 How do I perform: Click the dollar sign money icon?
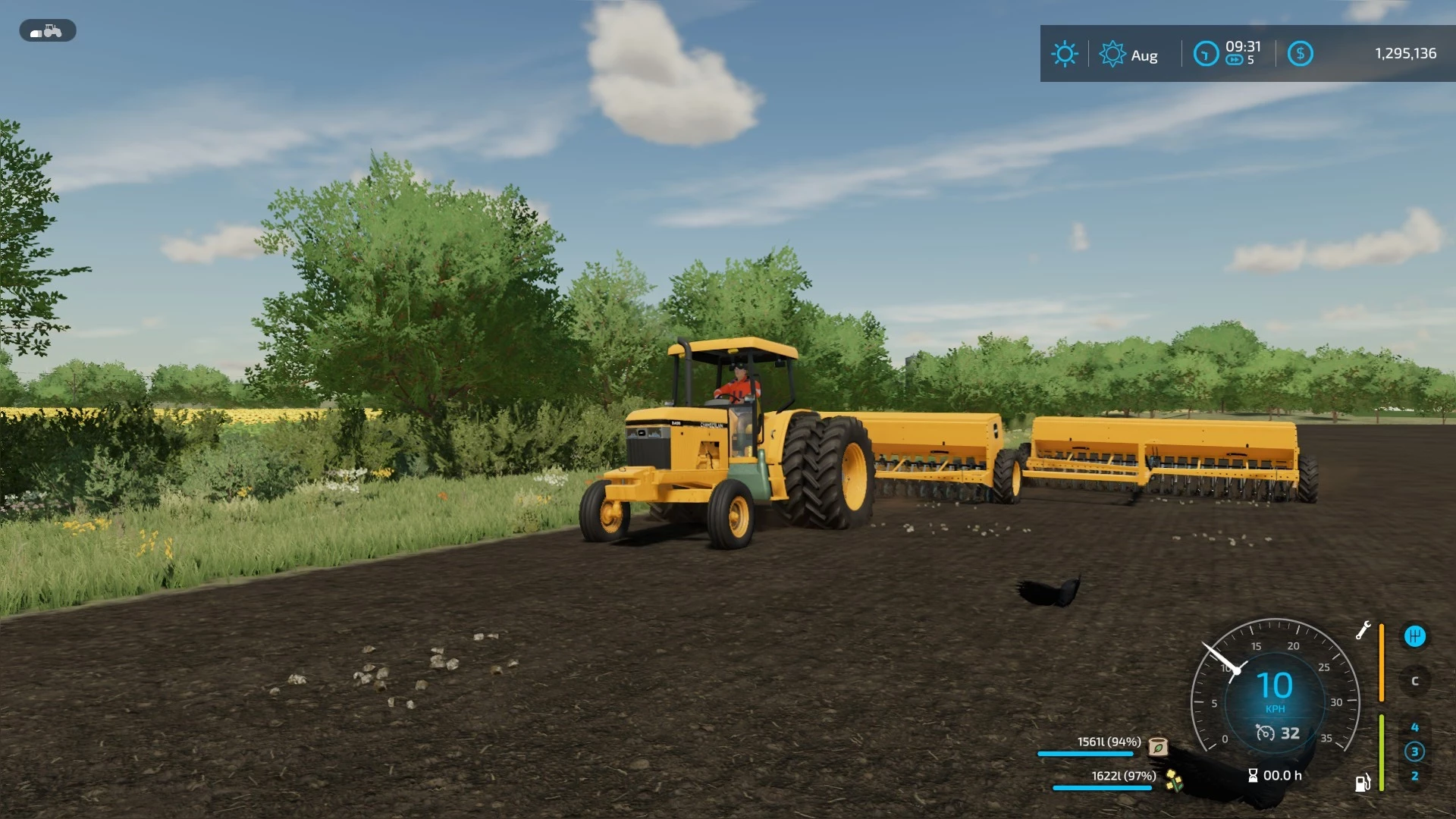click(x=1301, y=53)
